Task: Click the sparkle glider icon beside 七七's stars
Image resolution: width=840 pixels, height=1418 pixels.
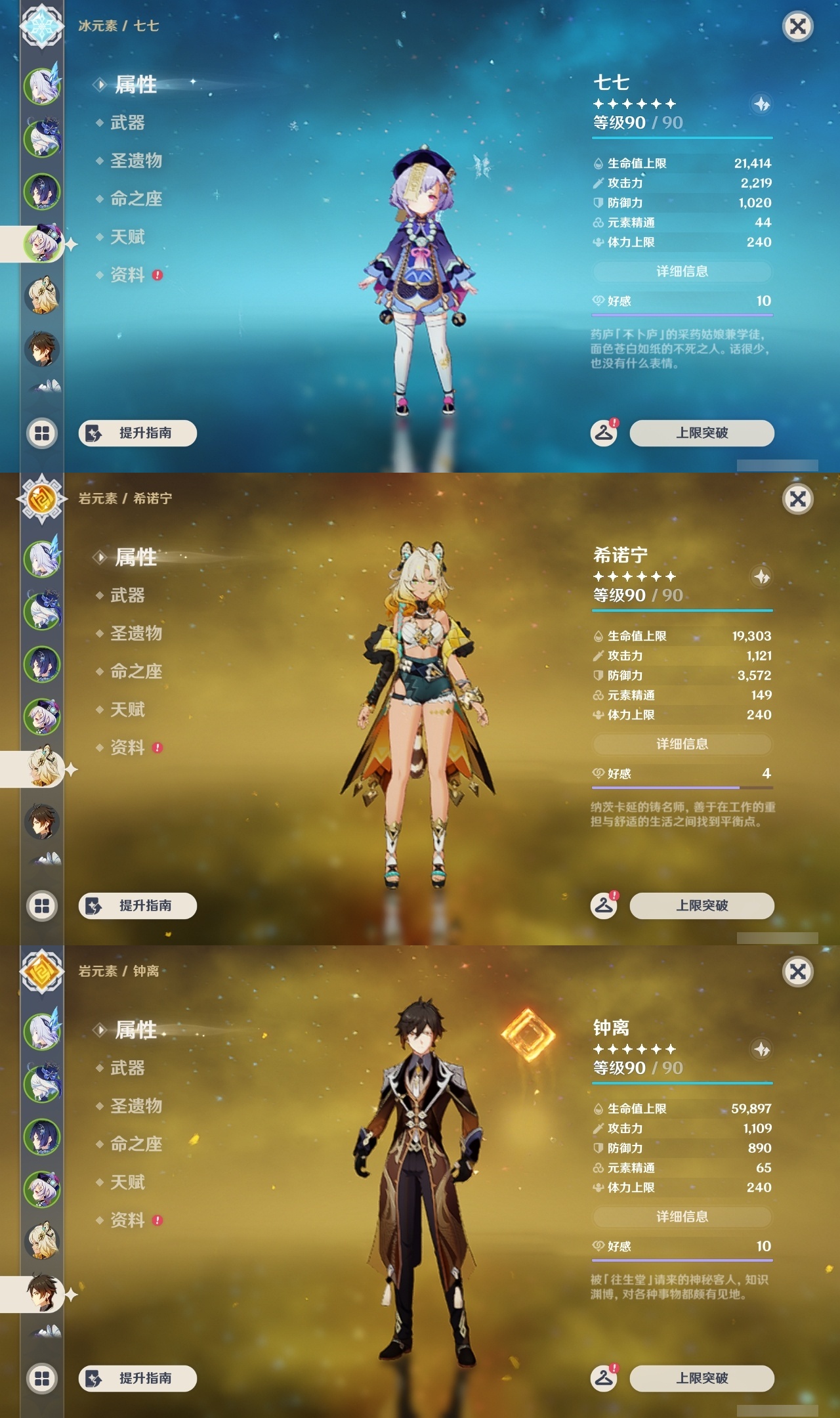Action: pyautogui.click(x=763, y=104)
